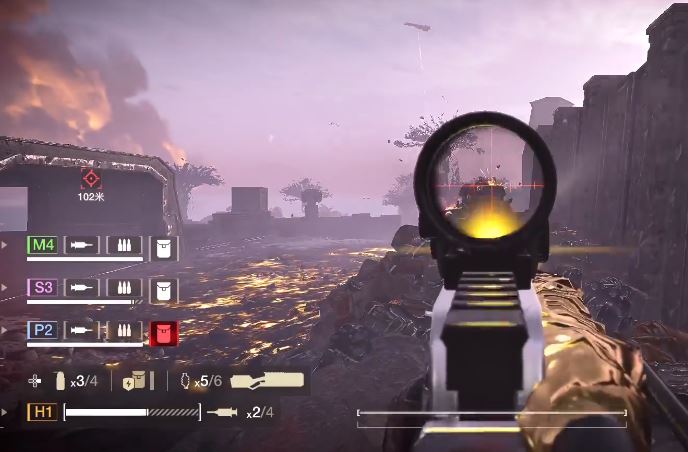Select squad member S3's tag
688x452 pixels.
click(43, 288)
